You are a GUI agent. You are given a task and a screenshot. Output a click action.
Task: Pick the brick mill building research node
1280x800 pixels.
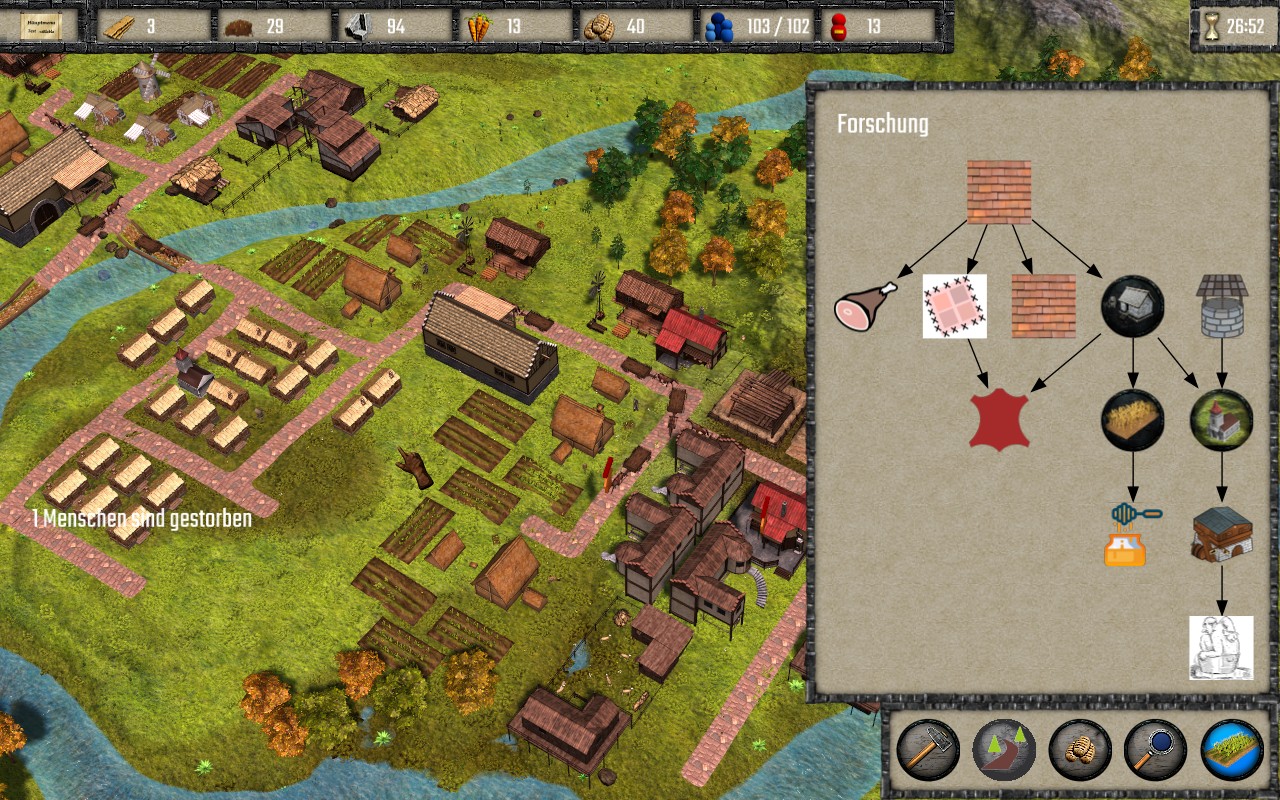pyautogui.click(x=1221, y=534)
